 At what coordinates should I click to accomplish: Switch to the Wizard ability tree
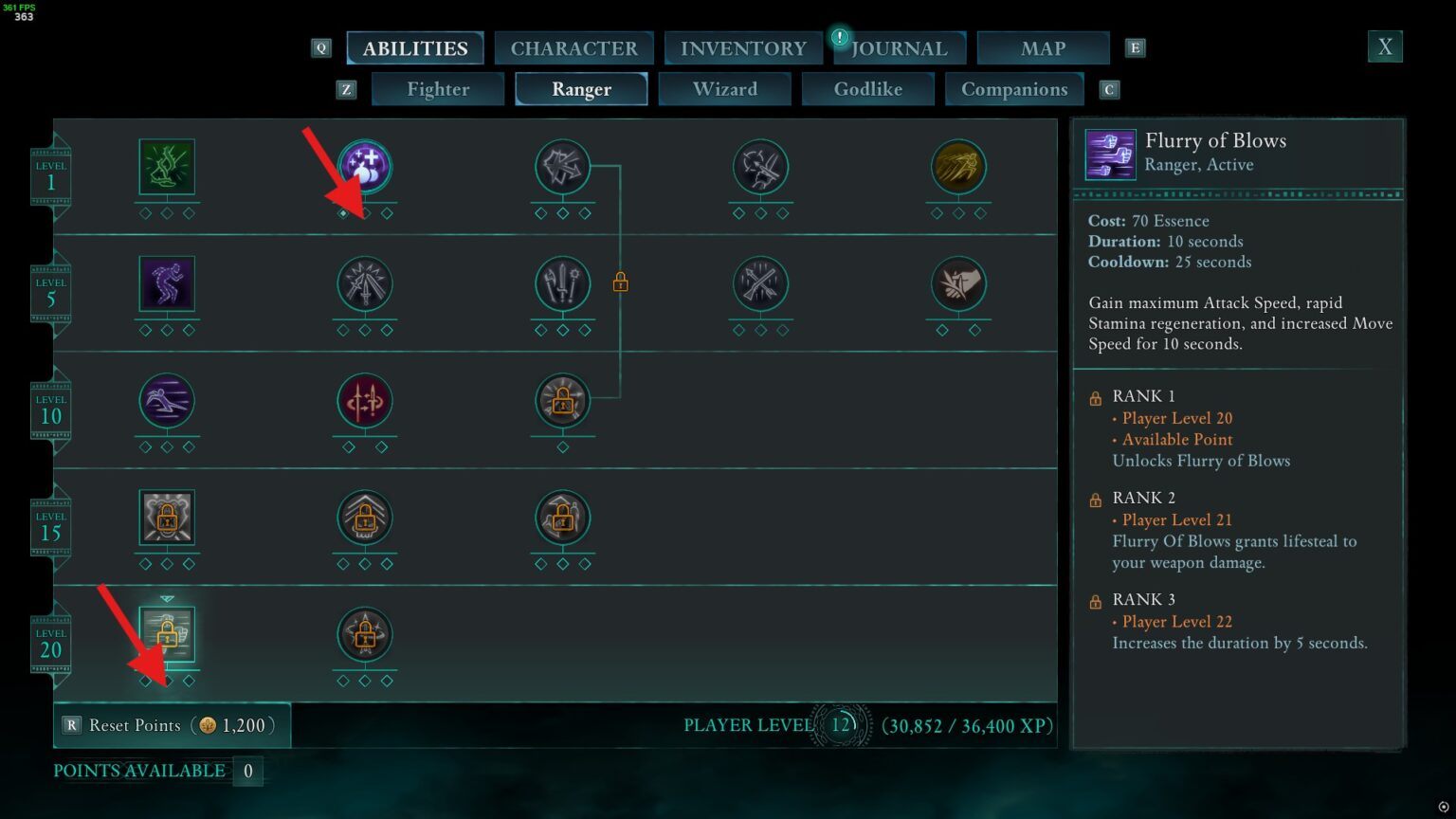pos(724,88)
